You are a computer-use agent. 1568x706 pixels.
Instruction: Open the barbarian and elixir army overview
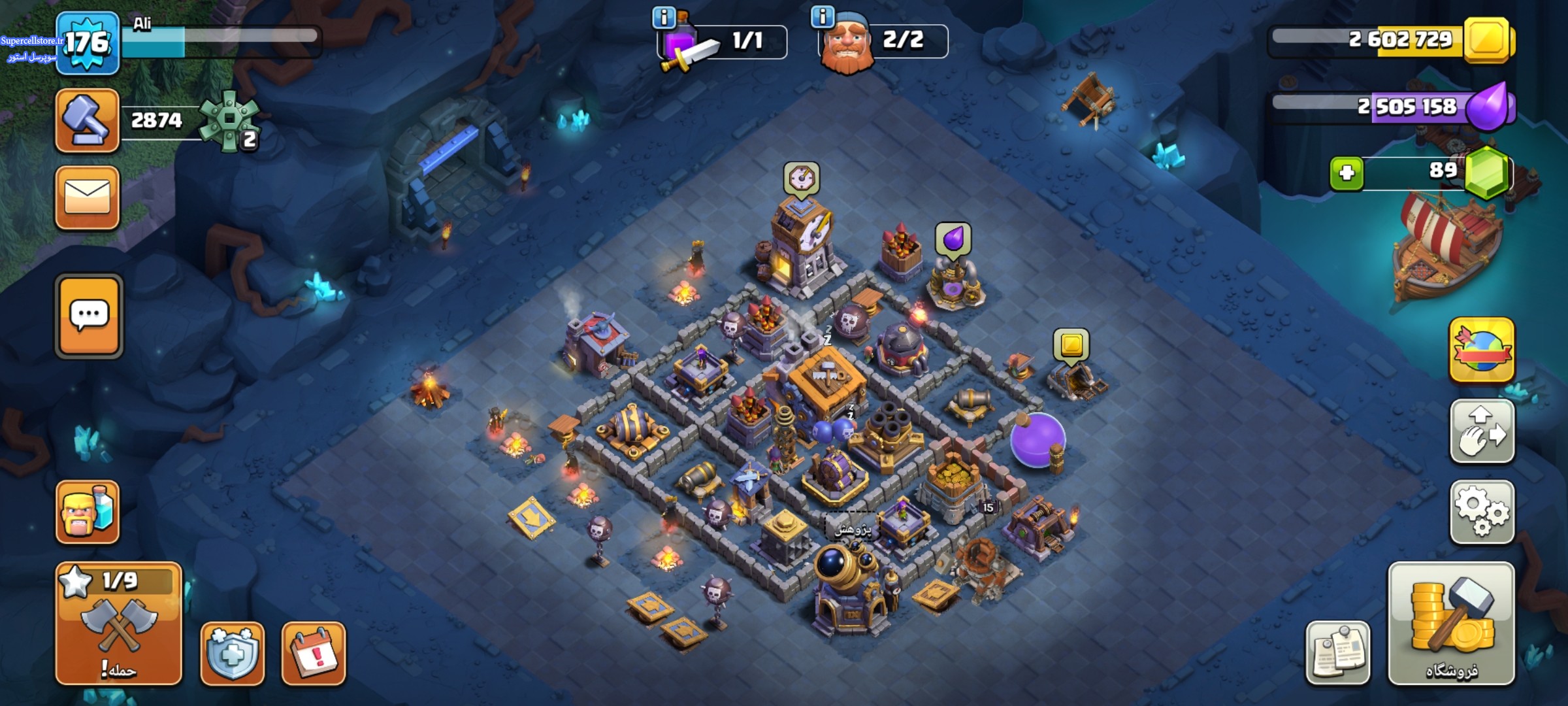pyautogui.click(x=88, y=512)
